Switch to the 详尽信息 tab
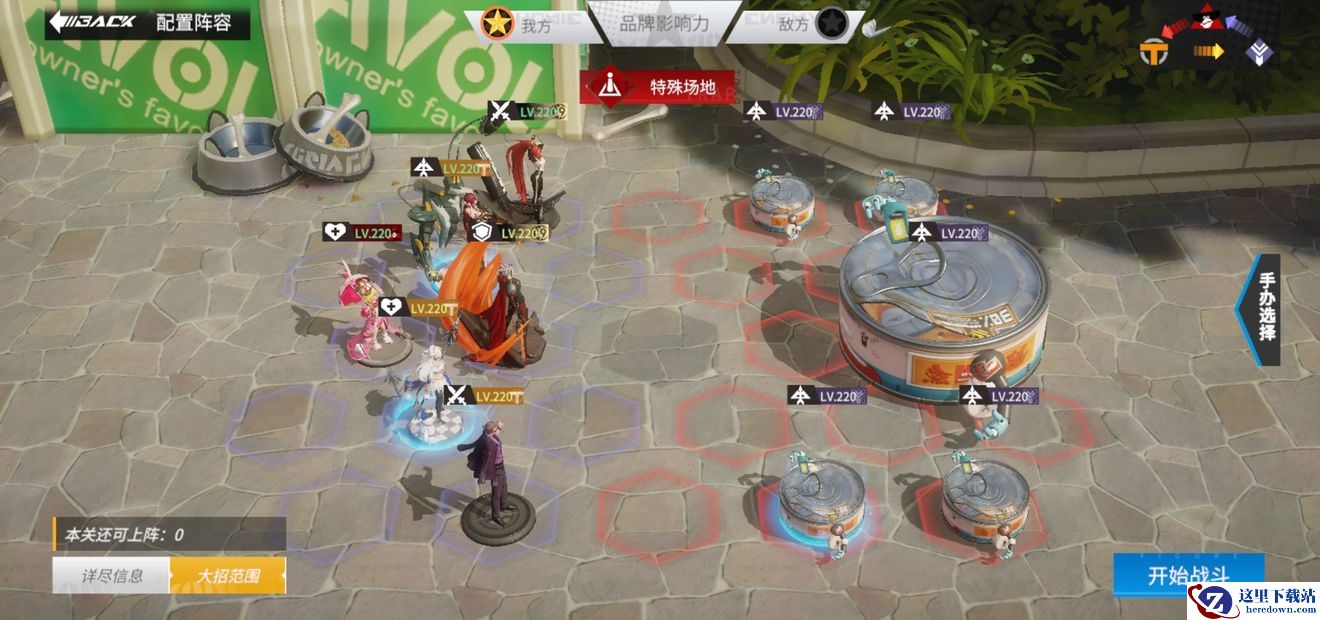 [x=111, y=575]
